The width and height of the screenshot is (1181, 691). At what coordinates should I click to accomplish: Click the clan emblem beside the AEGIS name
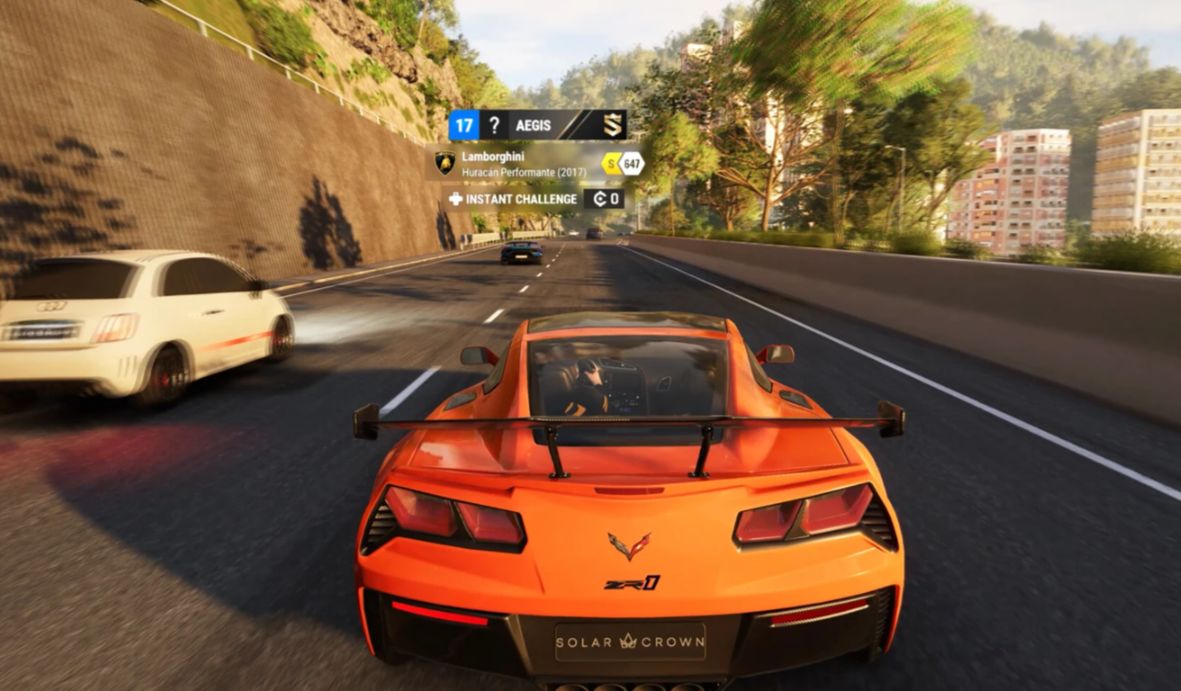[x=612, y=125]
